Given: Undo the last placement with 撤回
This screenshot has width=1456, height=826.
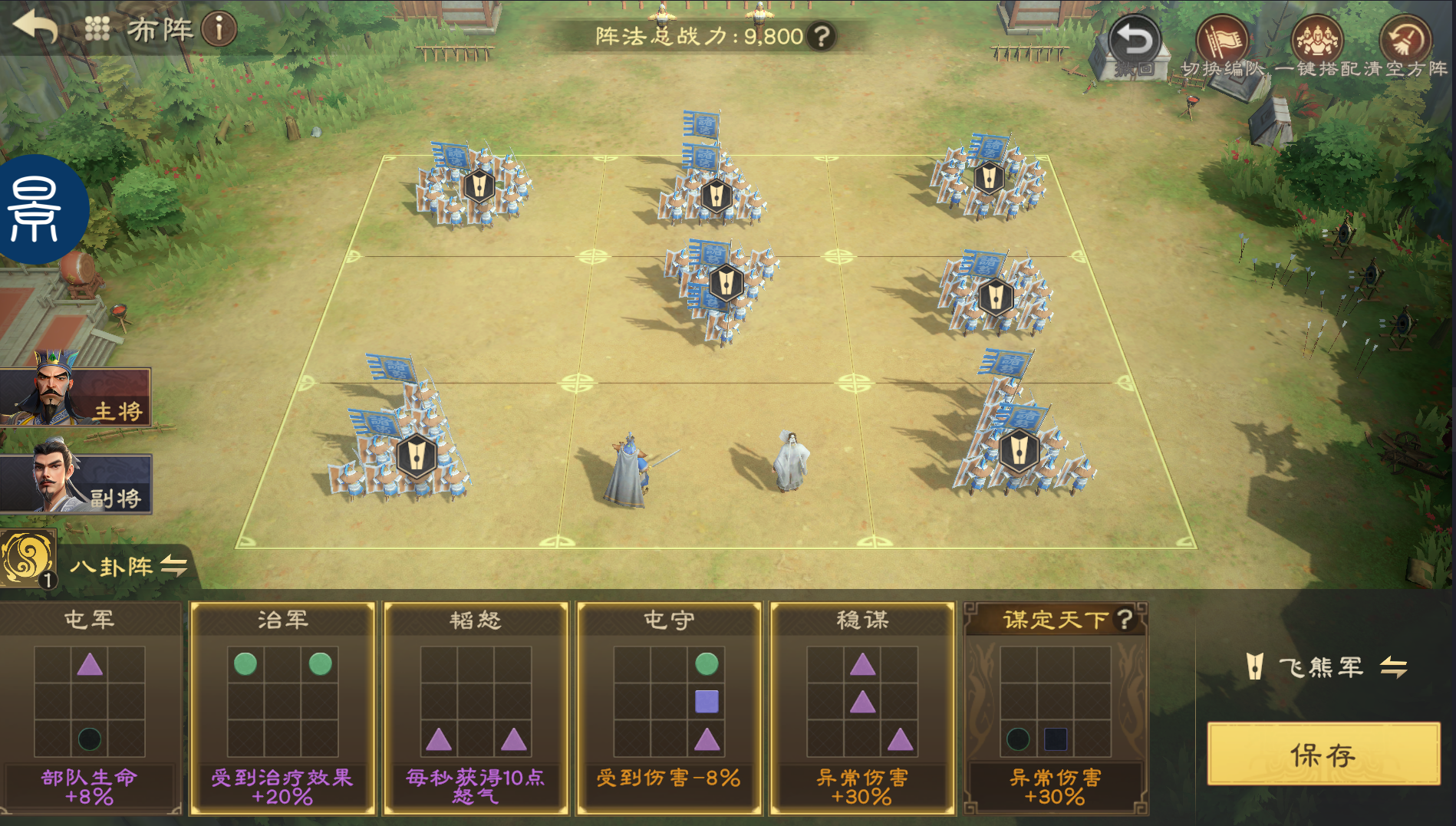Looking at the screenshot, I should (x=1135, y=44).
